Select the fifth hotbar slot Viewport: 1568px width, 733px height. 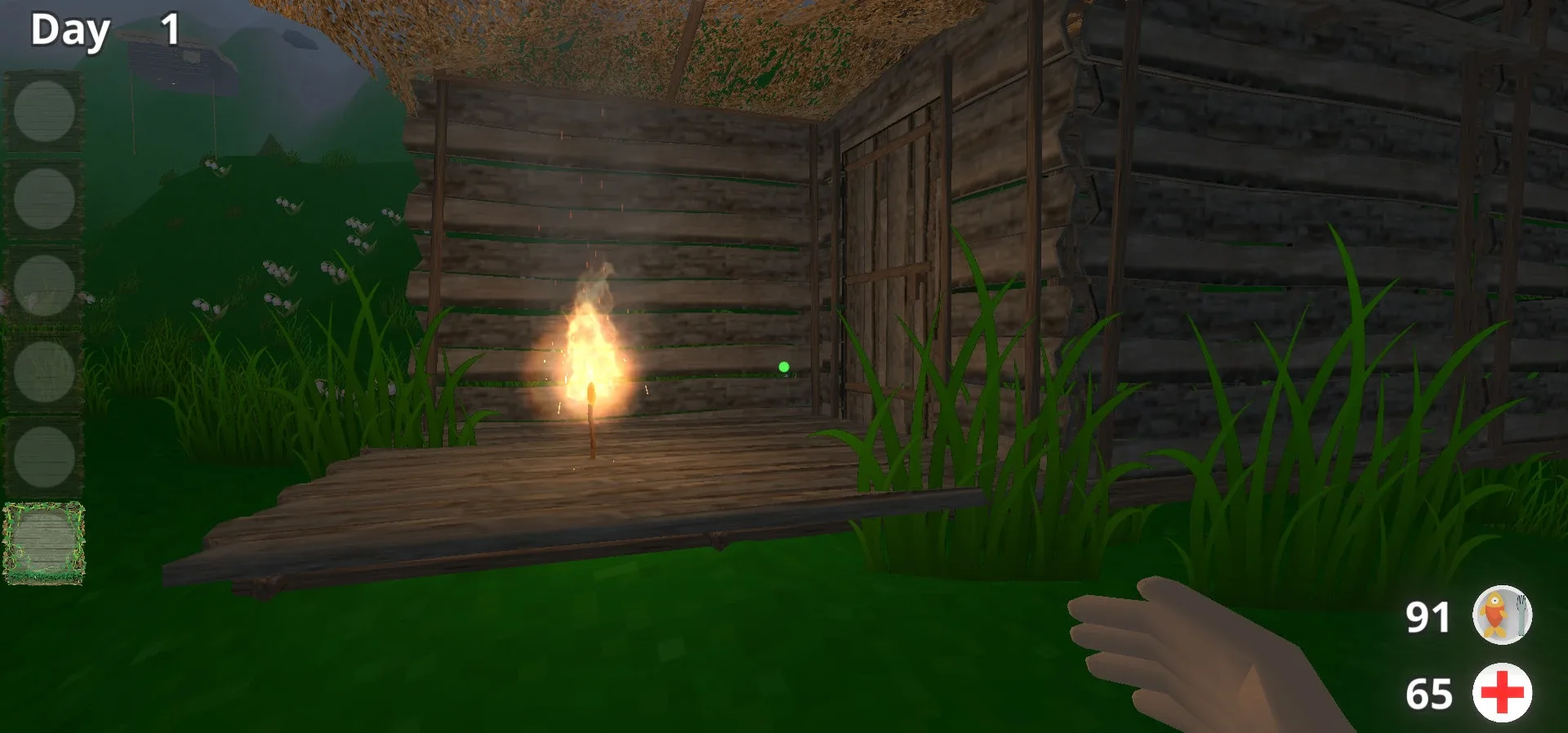(x=42, y=455)
